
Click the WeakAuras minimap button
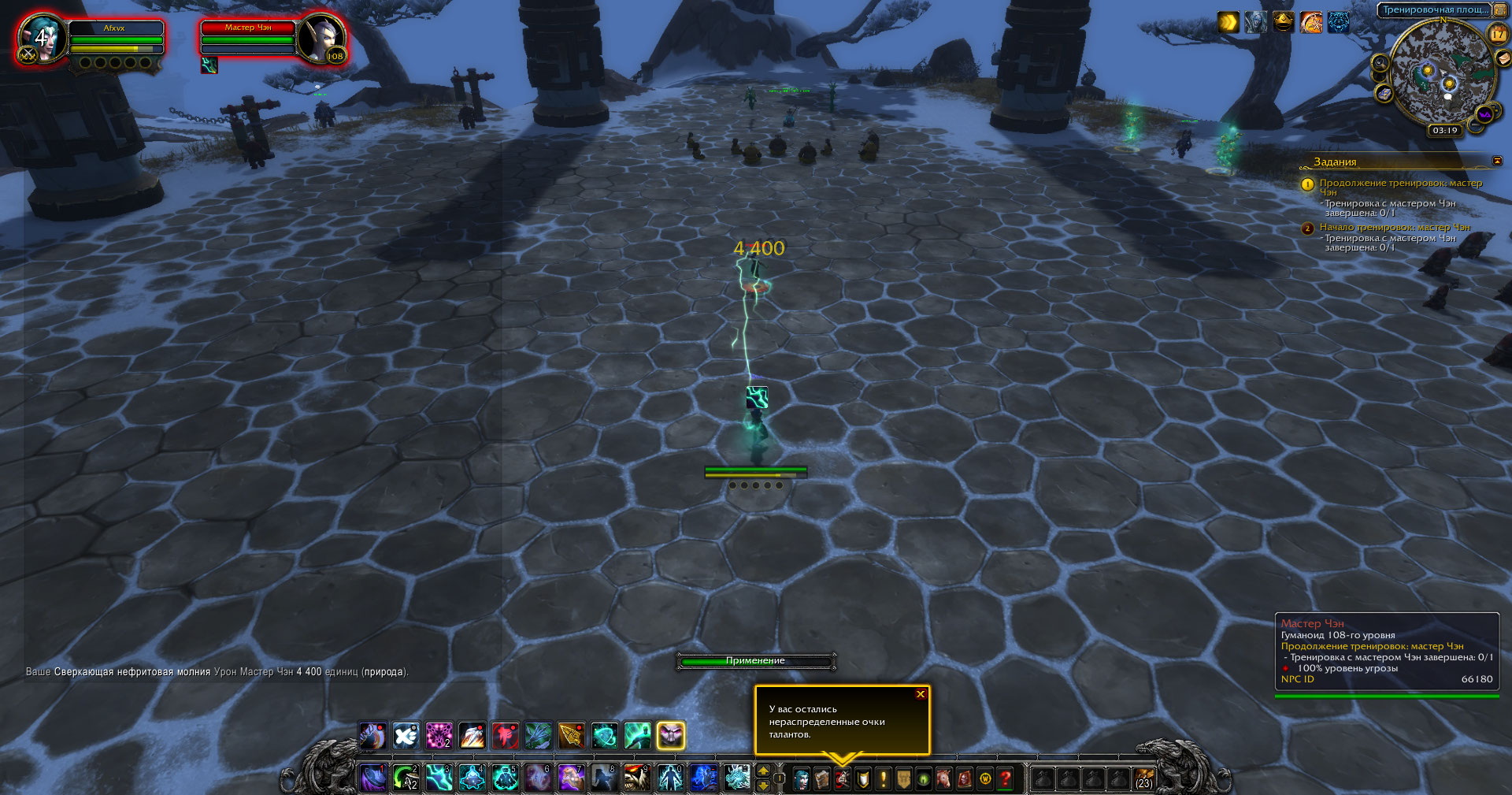1484,114
